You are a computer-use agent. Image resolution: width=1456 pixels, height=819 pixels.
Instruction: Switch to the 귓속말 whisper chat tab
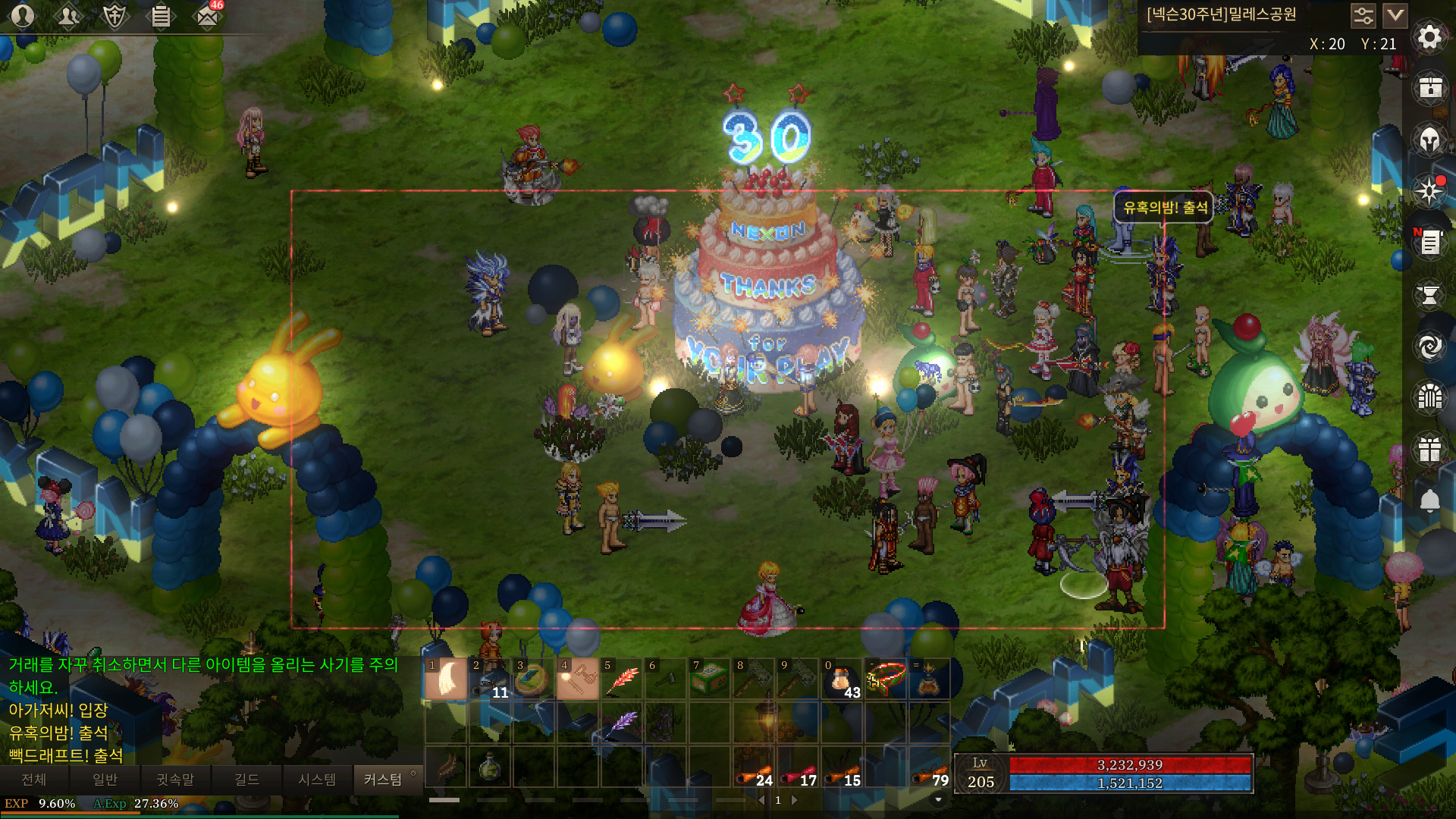pyautogui.click(x=175, y=780)
